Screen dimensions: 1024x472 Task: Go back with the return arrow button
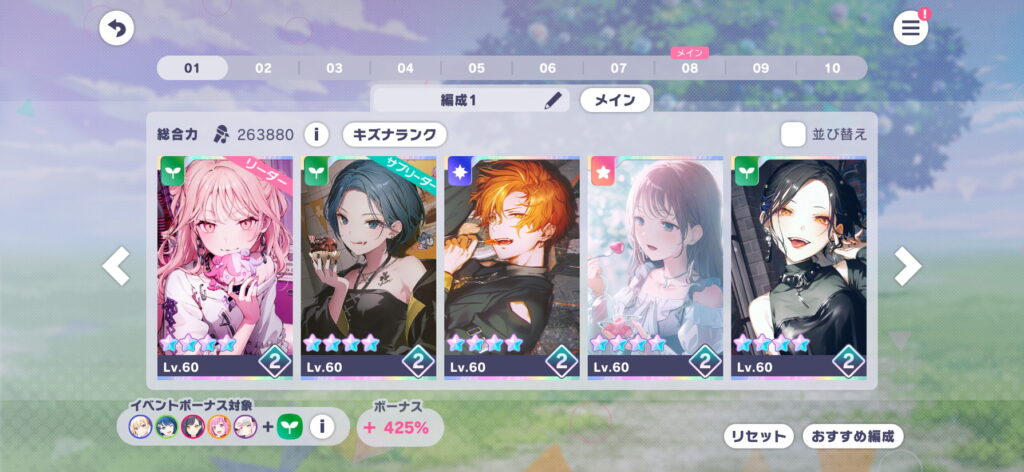pos(117,29)
